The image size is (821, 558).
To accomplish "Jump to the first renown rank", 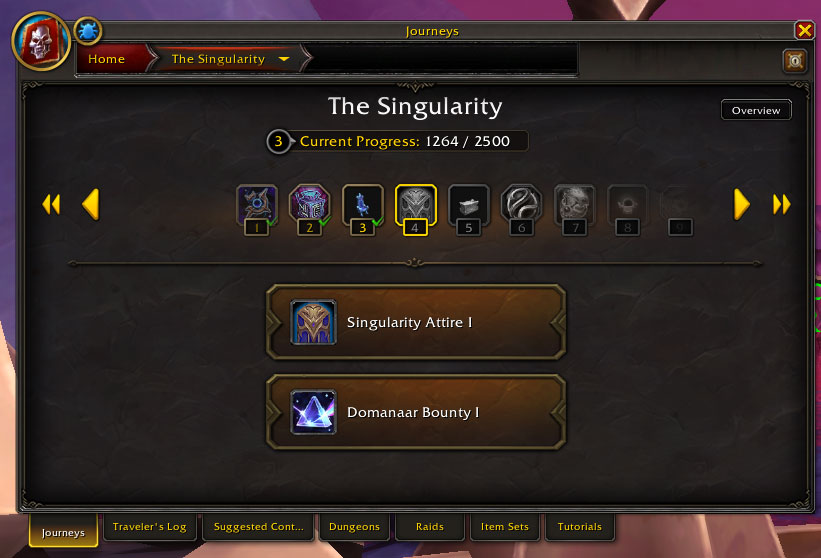I will pos(52,204).
